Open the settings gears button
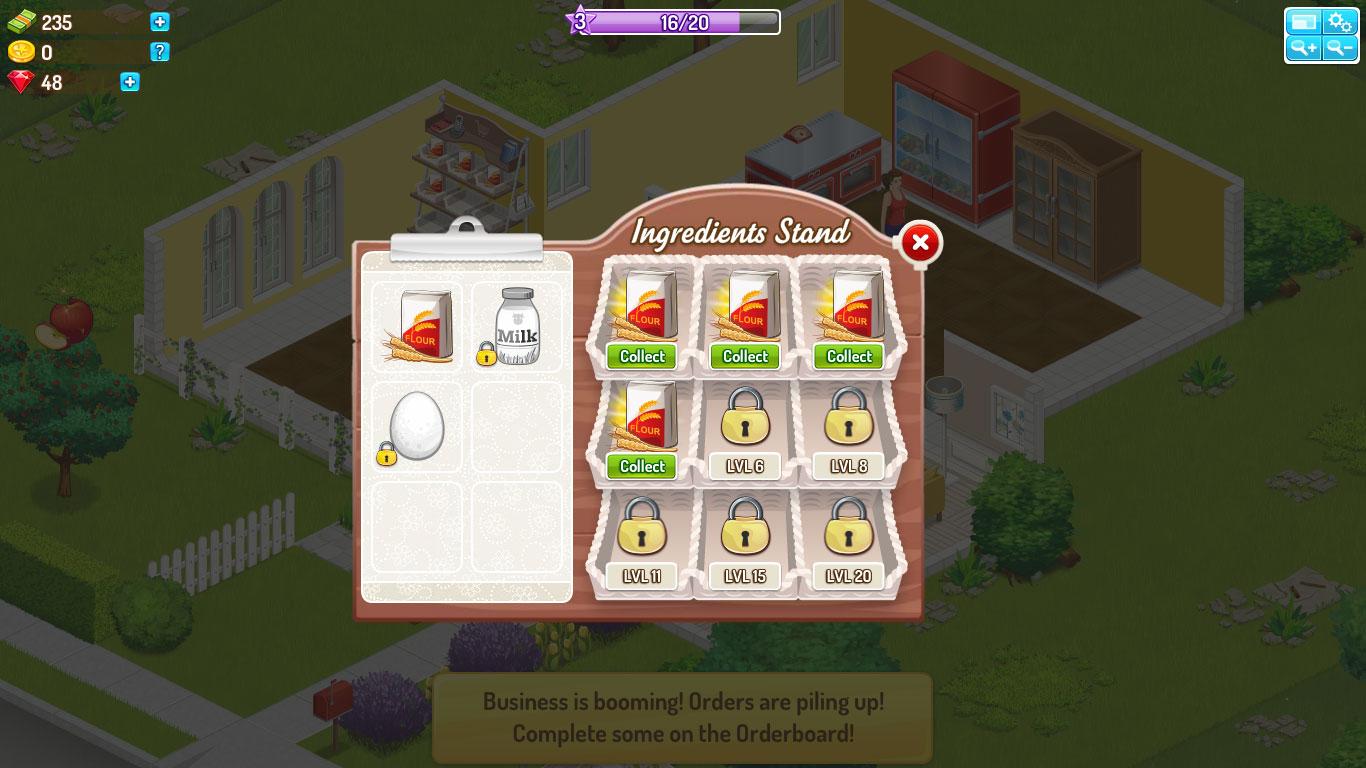The height and width of the screenshot is (768, 1366). point(1339,22)
